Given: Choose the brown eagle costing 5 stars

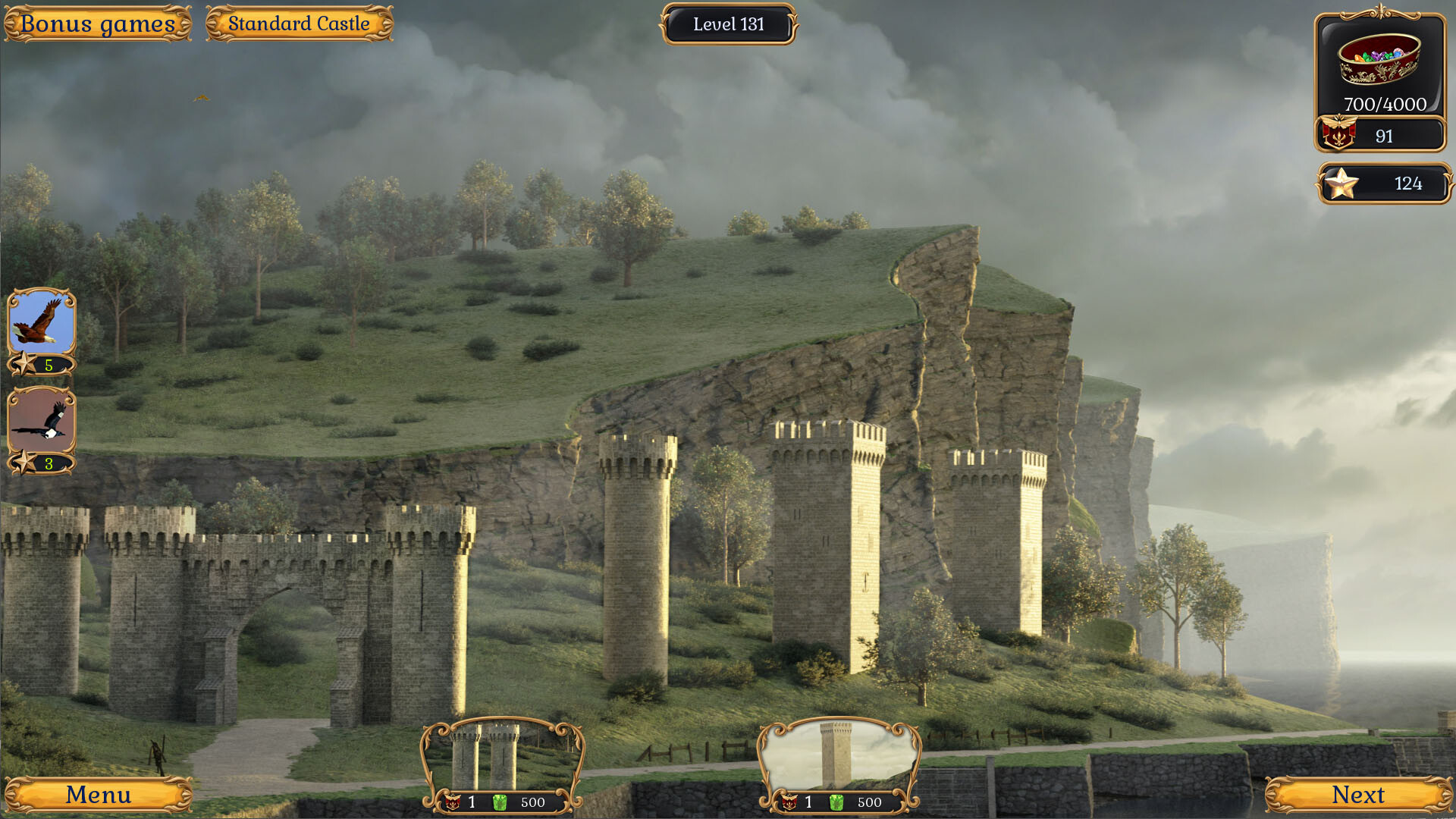Looking at the screenshot, I should [42, 322].
